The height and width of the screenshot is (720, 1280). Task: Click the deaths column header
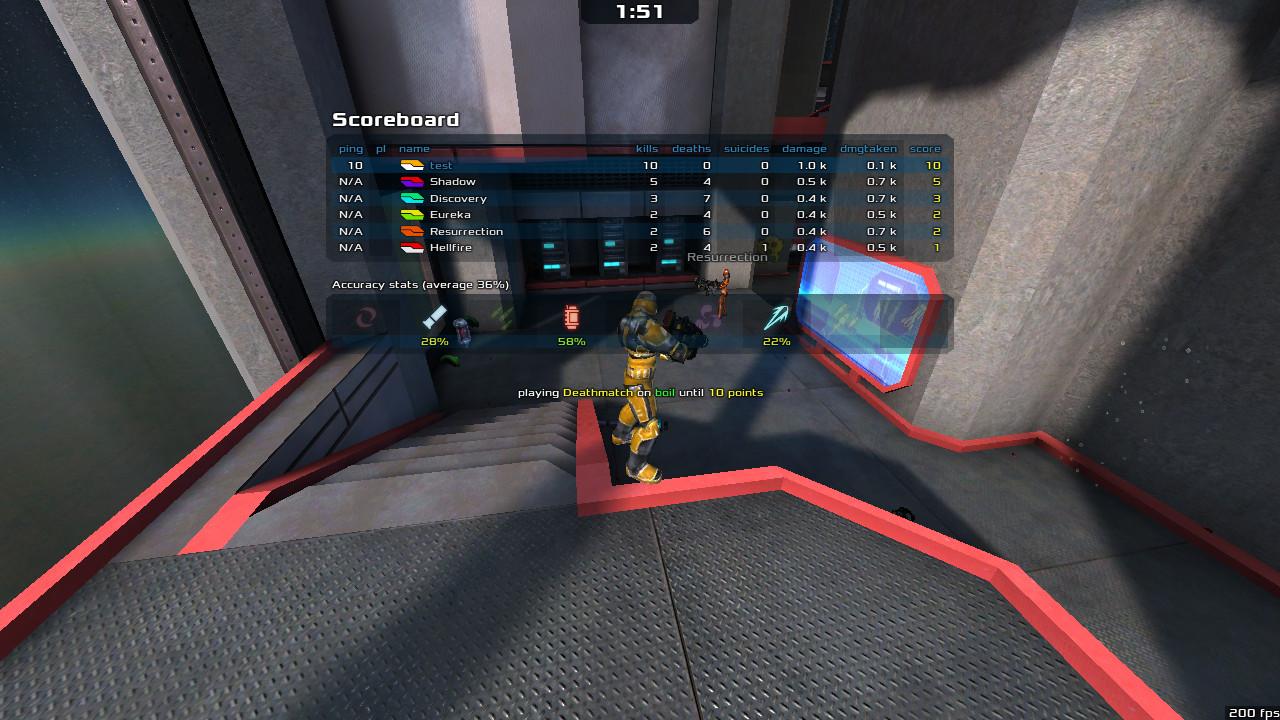click(691, 149)
